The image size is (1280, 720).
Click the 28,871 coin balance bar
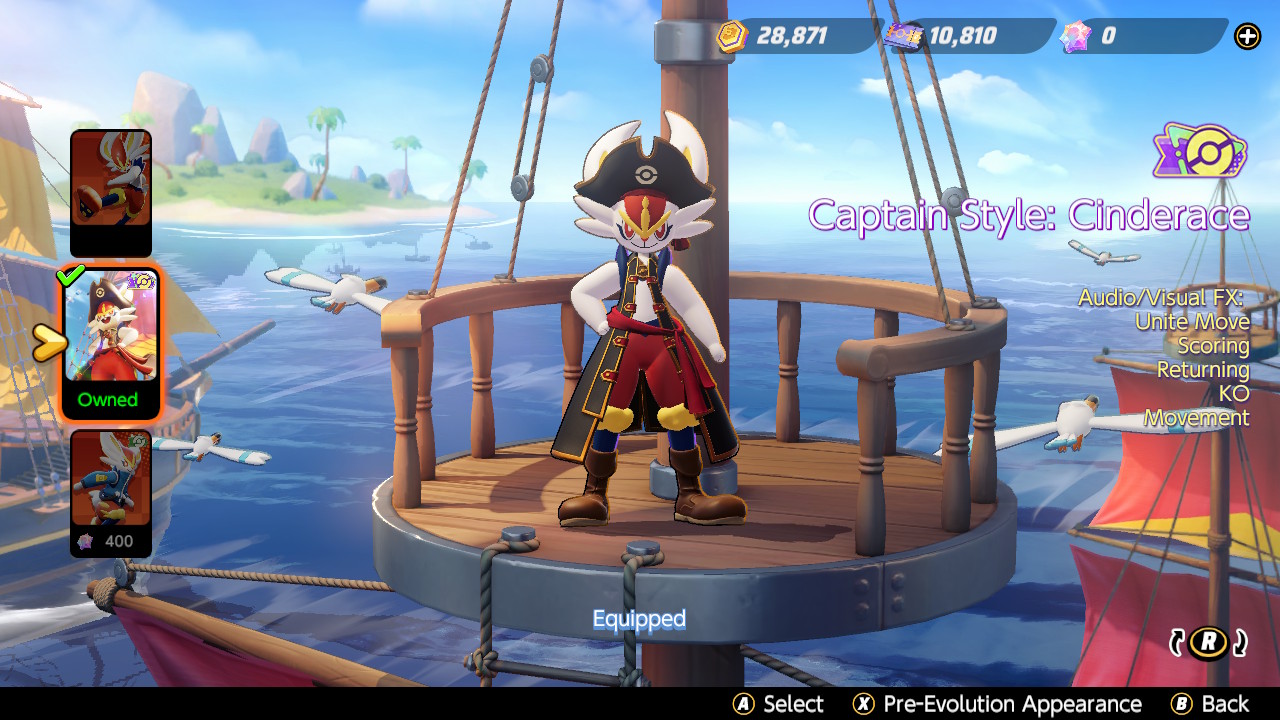tap(790, 36)
